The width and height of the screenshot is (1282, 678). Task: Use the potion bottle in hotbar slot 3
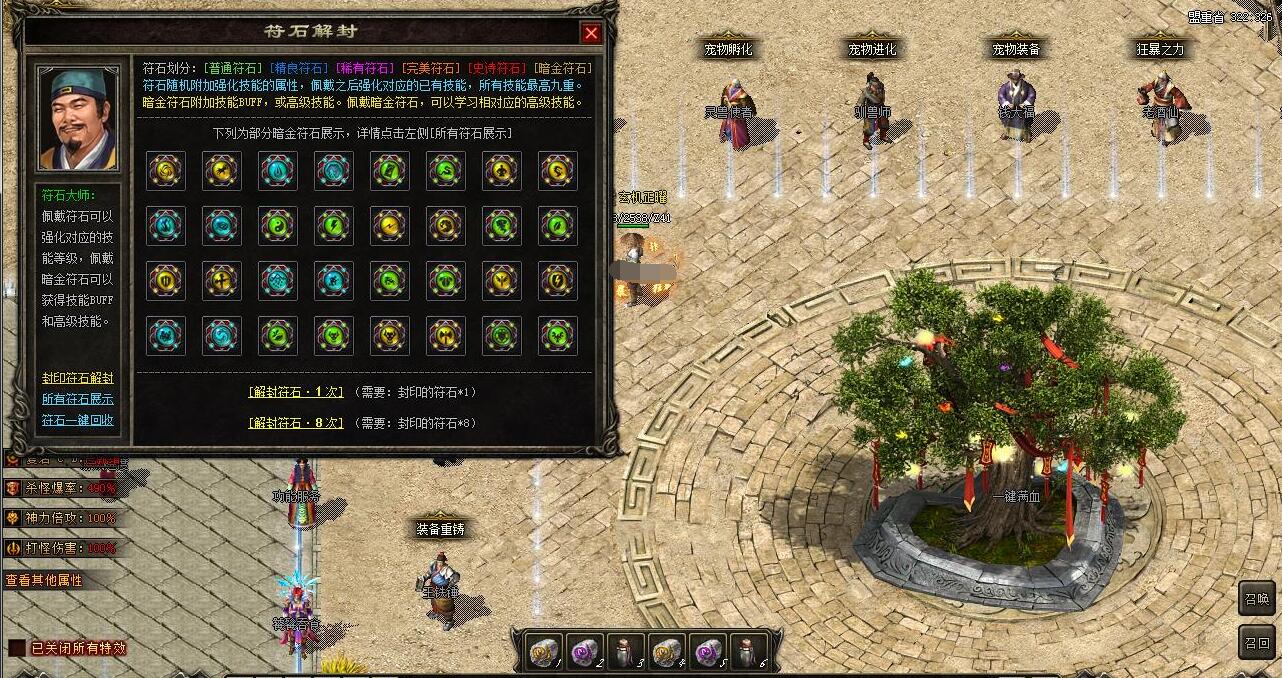tap(625, 651)
